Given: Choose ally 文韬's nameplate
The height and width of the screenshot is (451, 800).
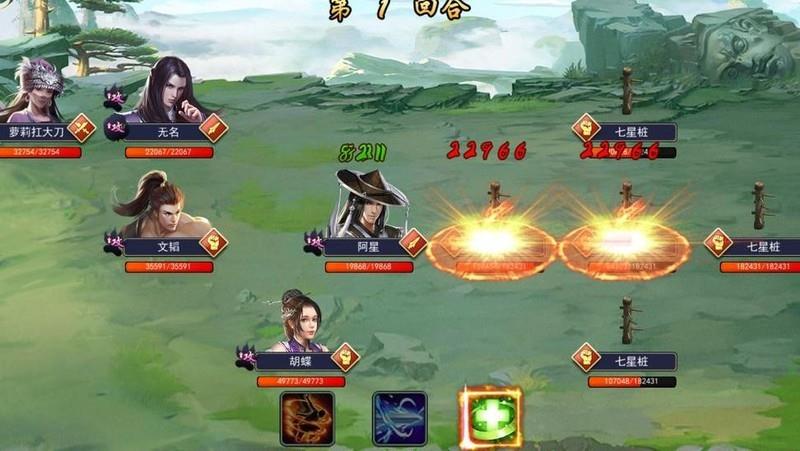Looking at the screenshot, I should pyautogui.click(x=168, y=244).
